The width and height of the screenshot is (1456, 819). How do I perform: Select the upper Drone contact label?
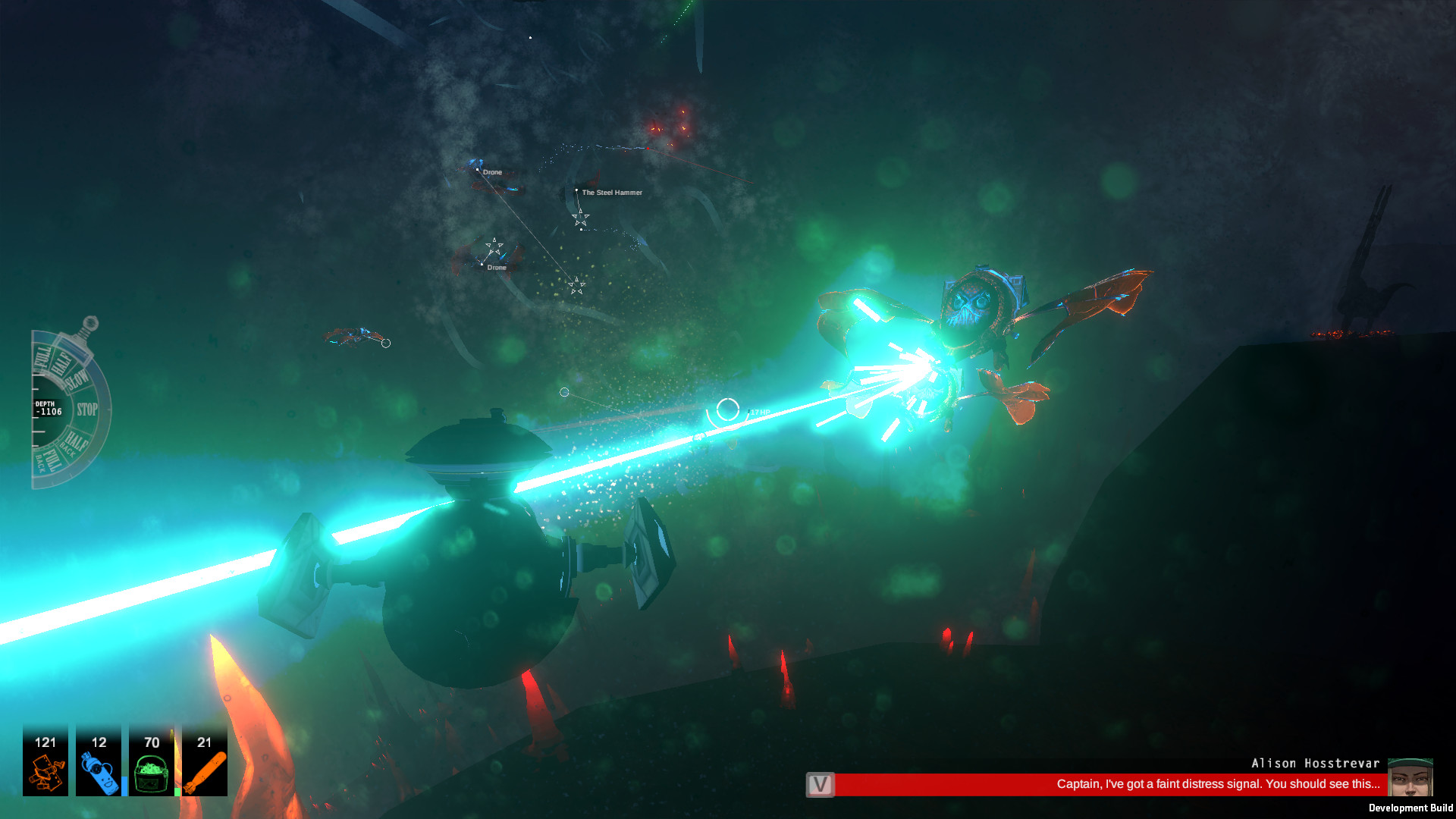(491, 172)
